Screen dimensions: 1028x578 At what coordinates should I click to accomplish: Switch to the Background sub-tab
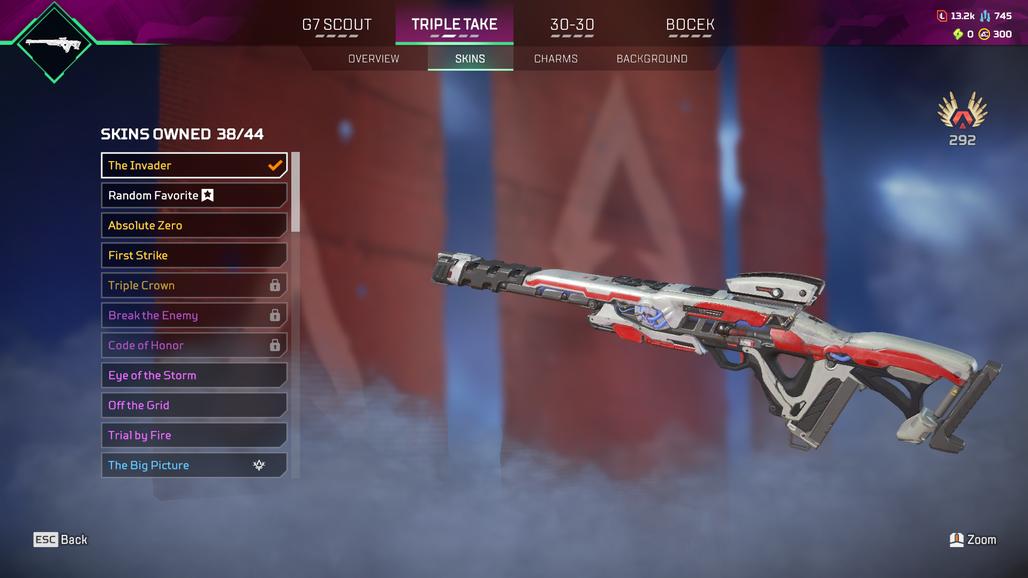point(651,59)
